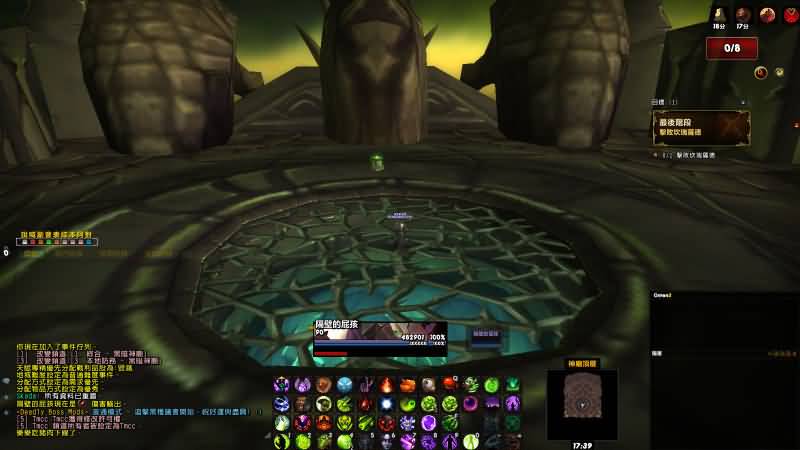Click the red 0/8 counter button
Image resolution: width=800 pixels, height=450 pixels.
[x=731, y=48]
